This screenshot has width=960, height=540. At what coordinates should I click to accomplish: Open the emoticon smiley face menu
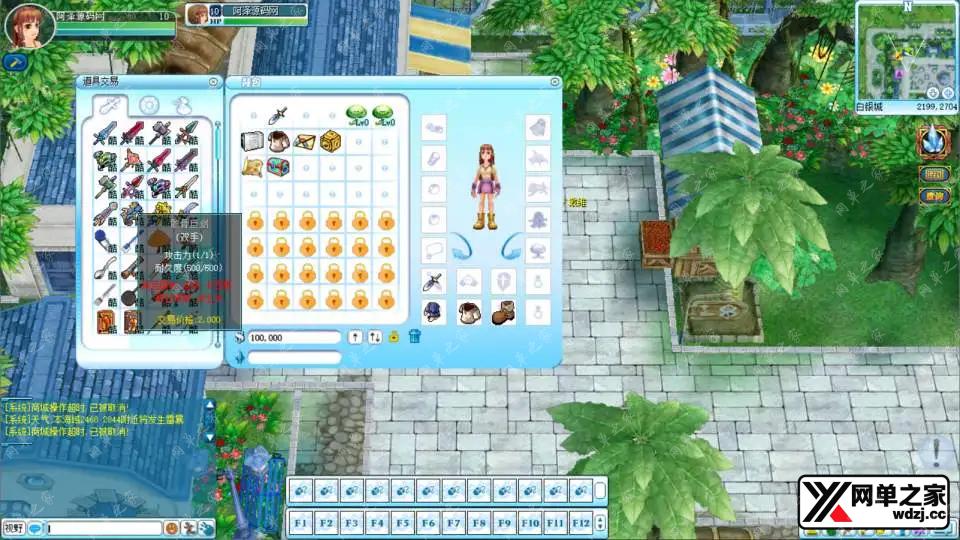coord(172,527)
